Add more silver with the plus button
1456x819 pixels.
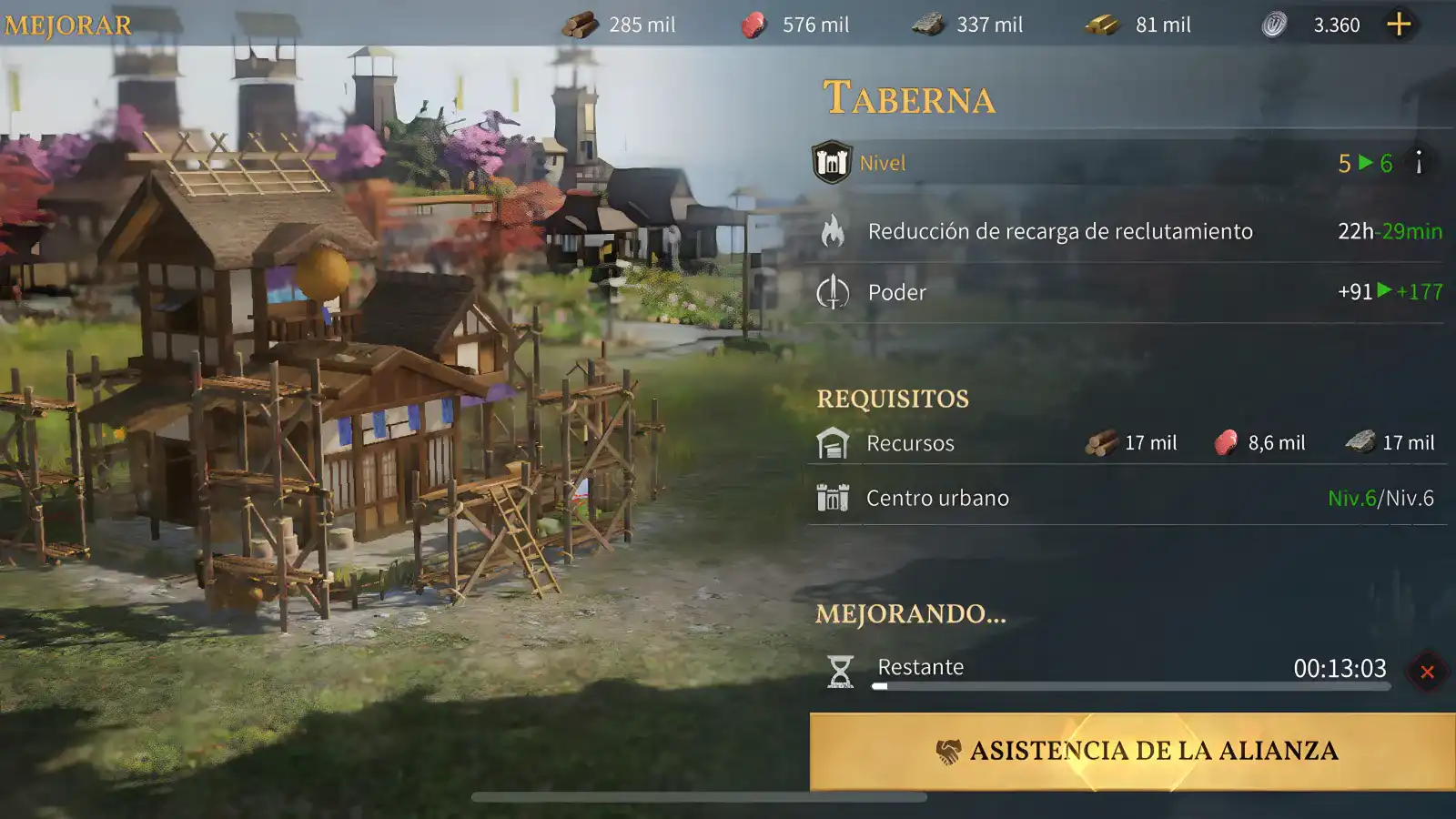coord(1399,25)
